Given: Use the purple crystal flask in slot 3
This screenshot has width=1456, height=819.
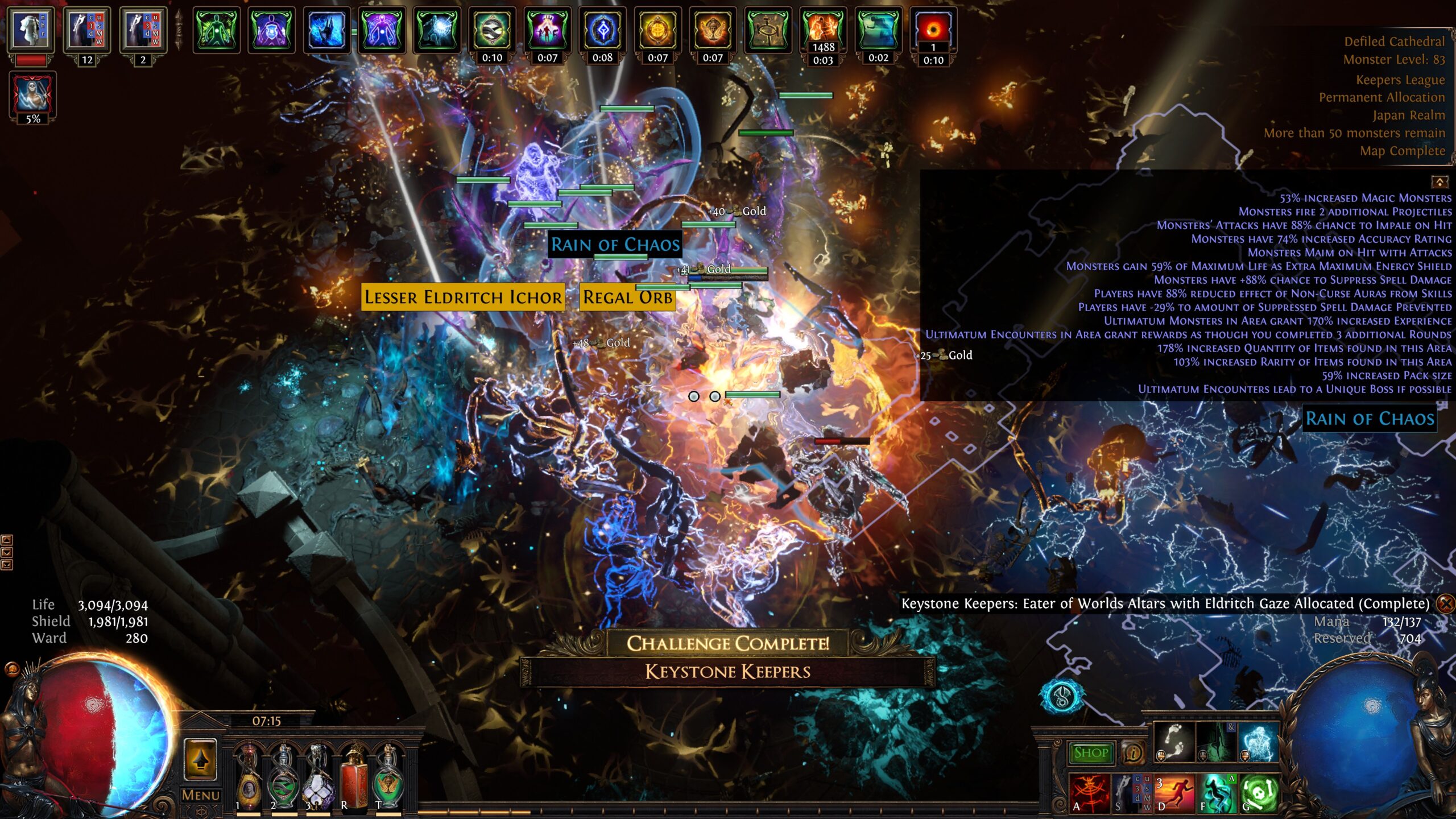Looking at the screenshot, I should [x=318, y=780].
